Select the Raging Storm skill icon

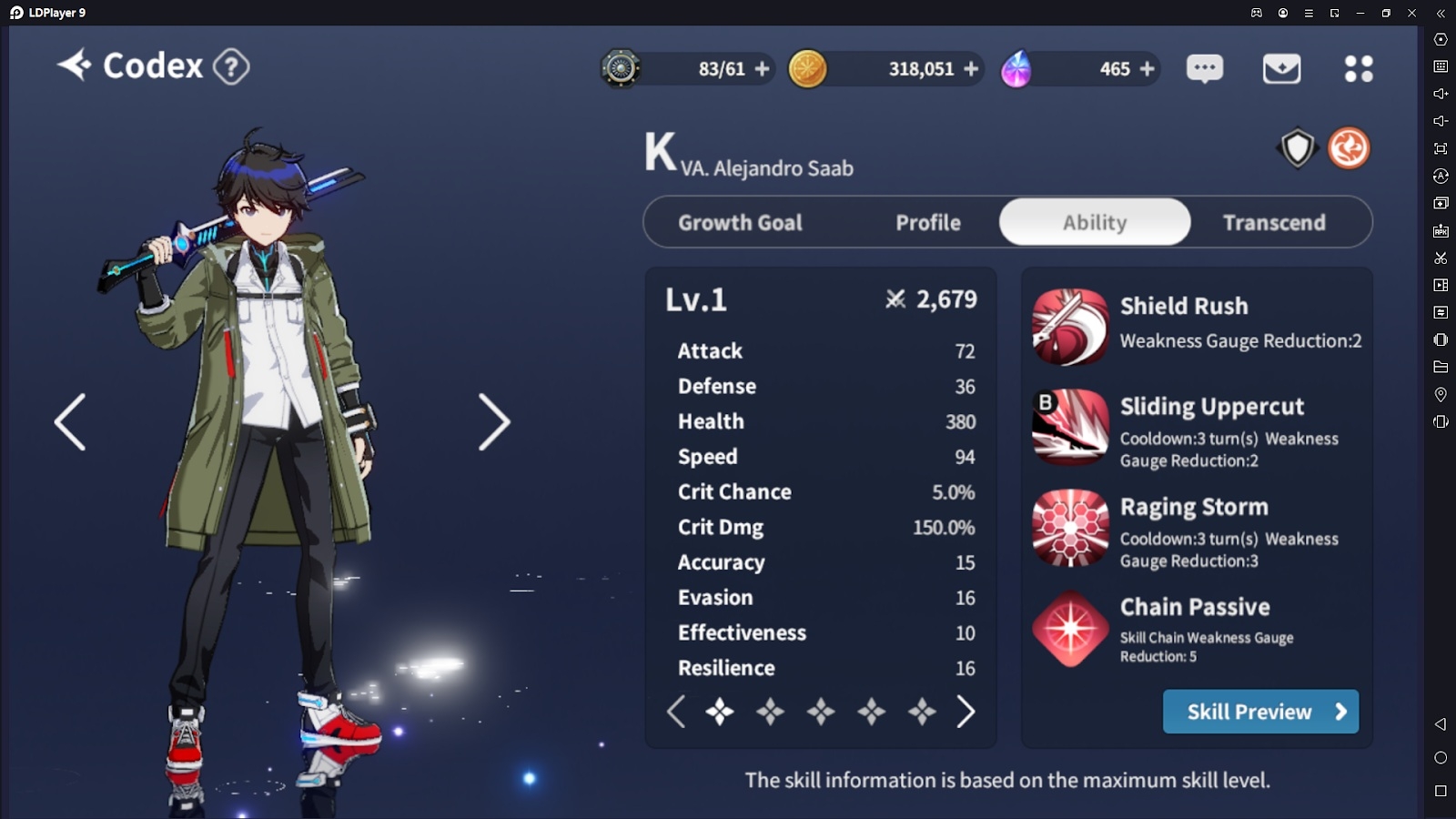1070,528
